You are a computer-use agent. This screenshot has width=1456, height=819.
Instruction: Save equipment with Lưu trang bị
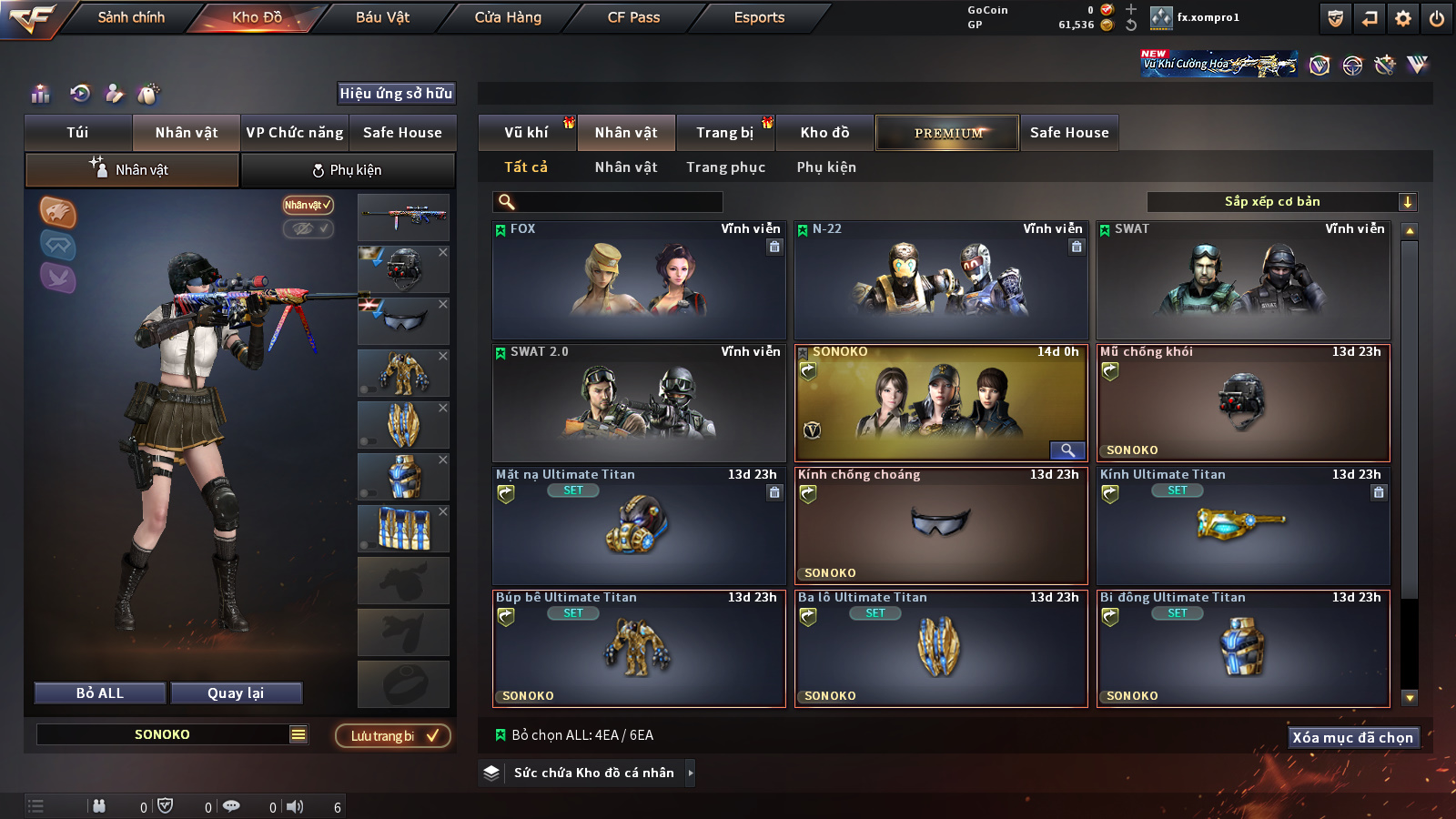pyautogui.click(x=393, y=735)
